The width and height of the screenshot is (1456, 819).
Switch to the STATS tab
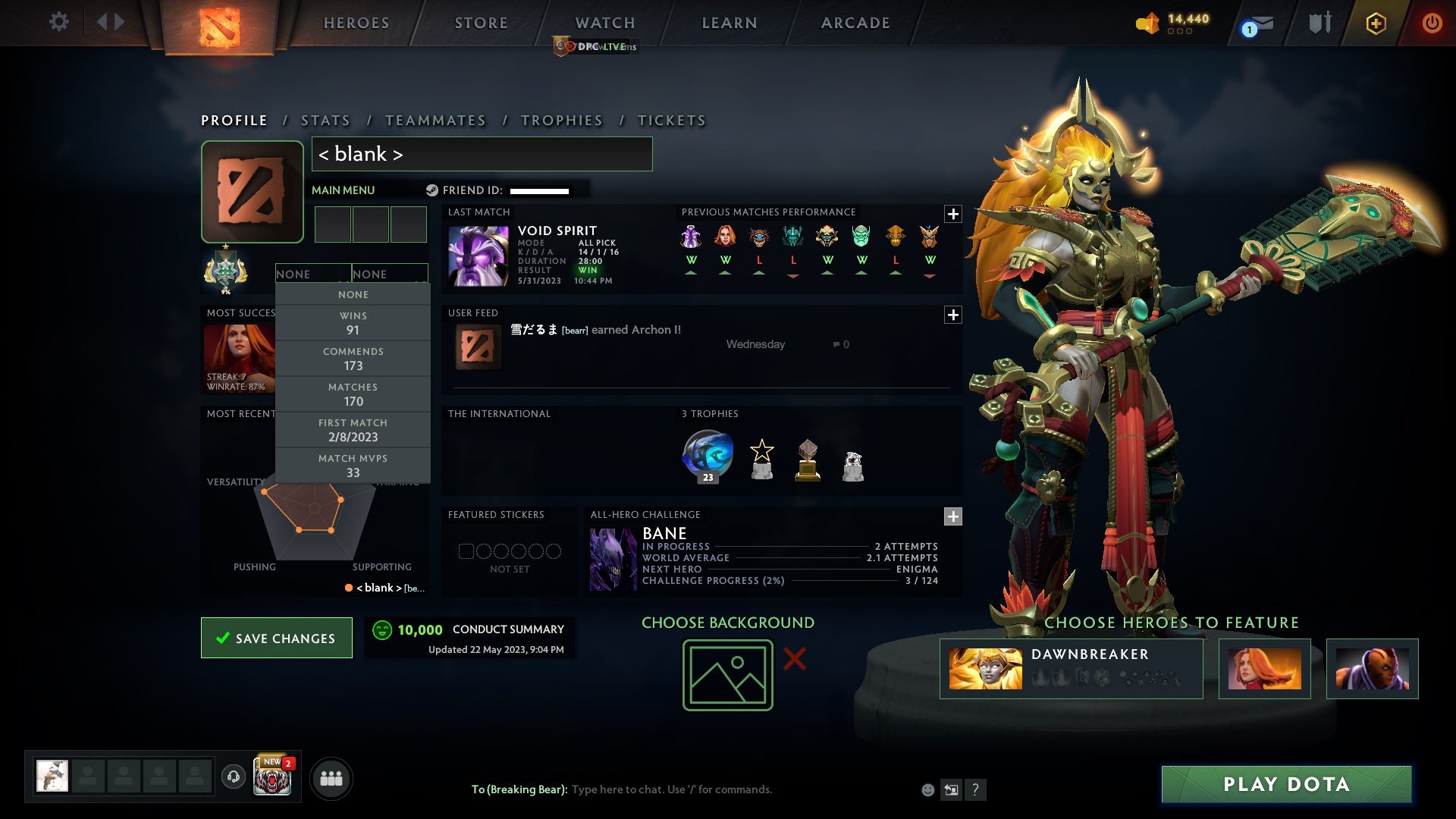(x=325, y=120)
